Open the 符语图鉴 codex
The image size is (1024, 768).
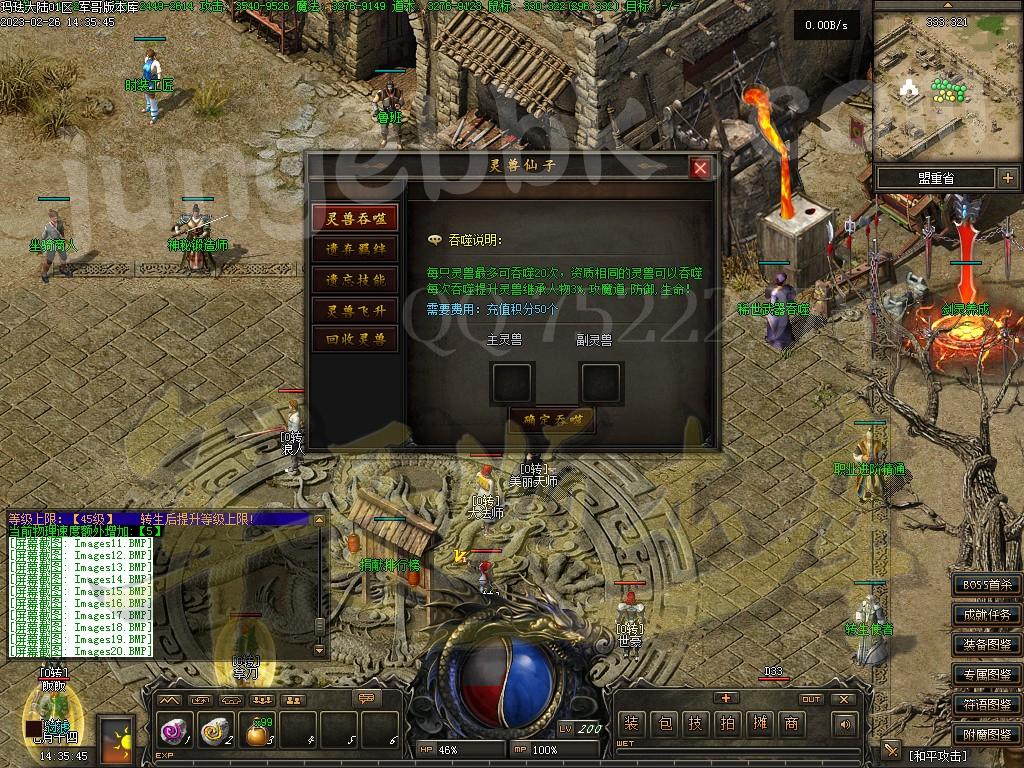[987, 705]
